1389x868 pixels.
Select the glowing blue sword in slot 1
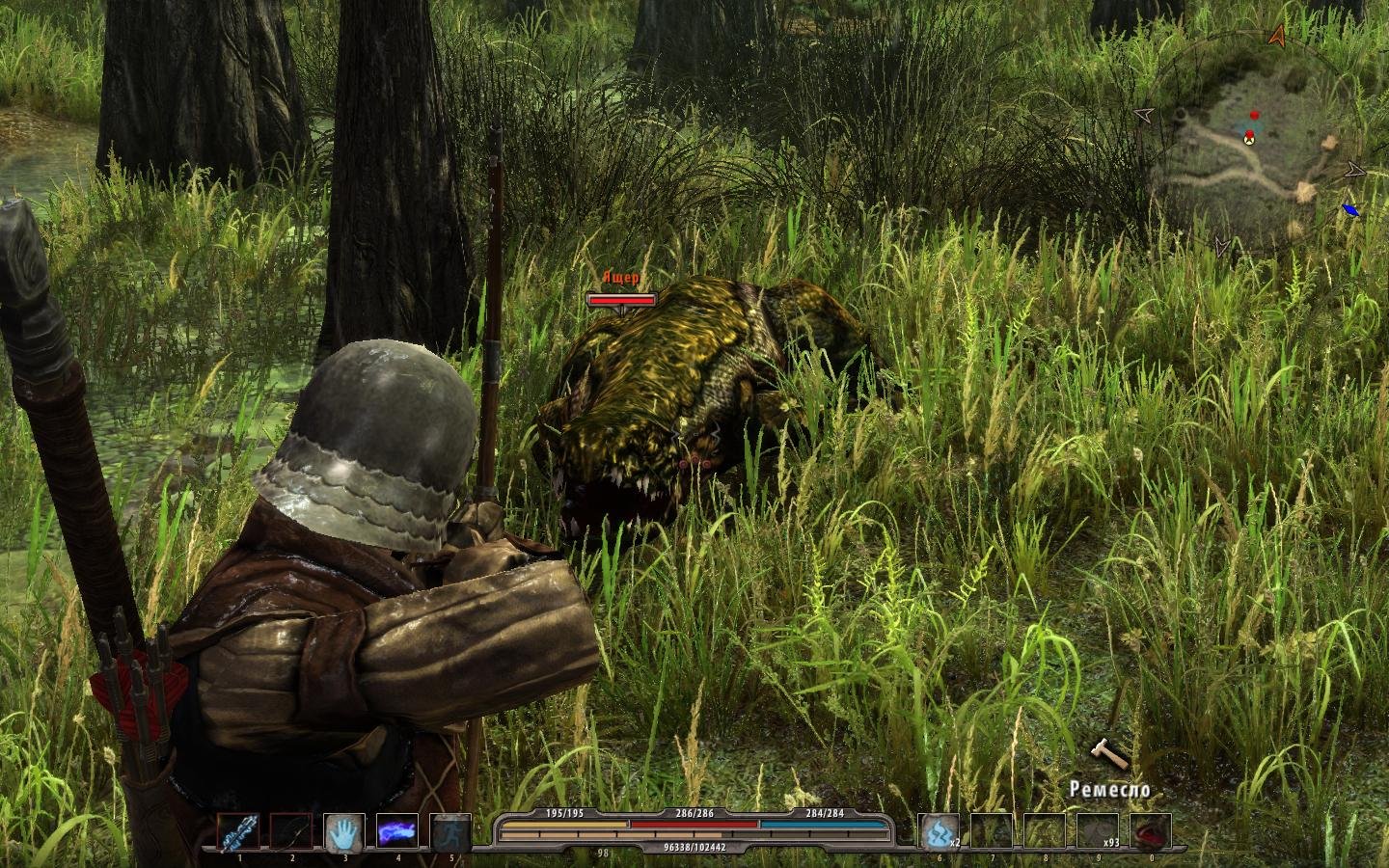(237, 832)
